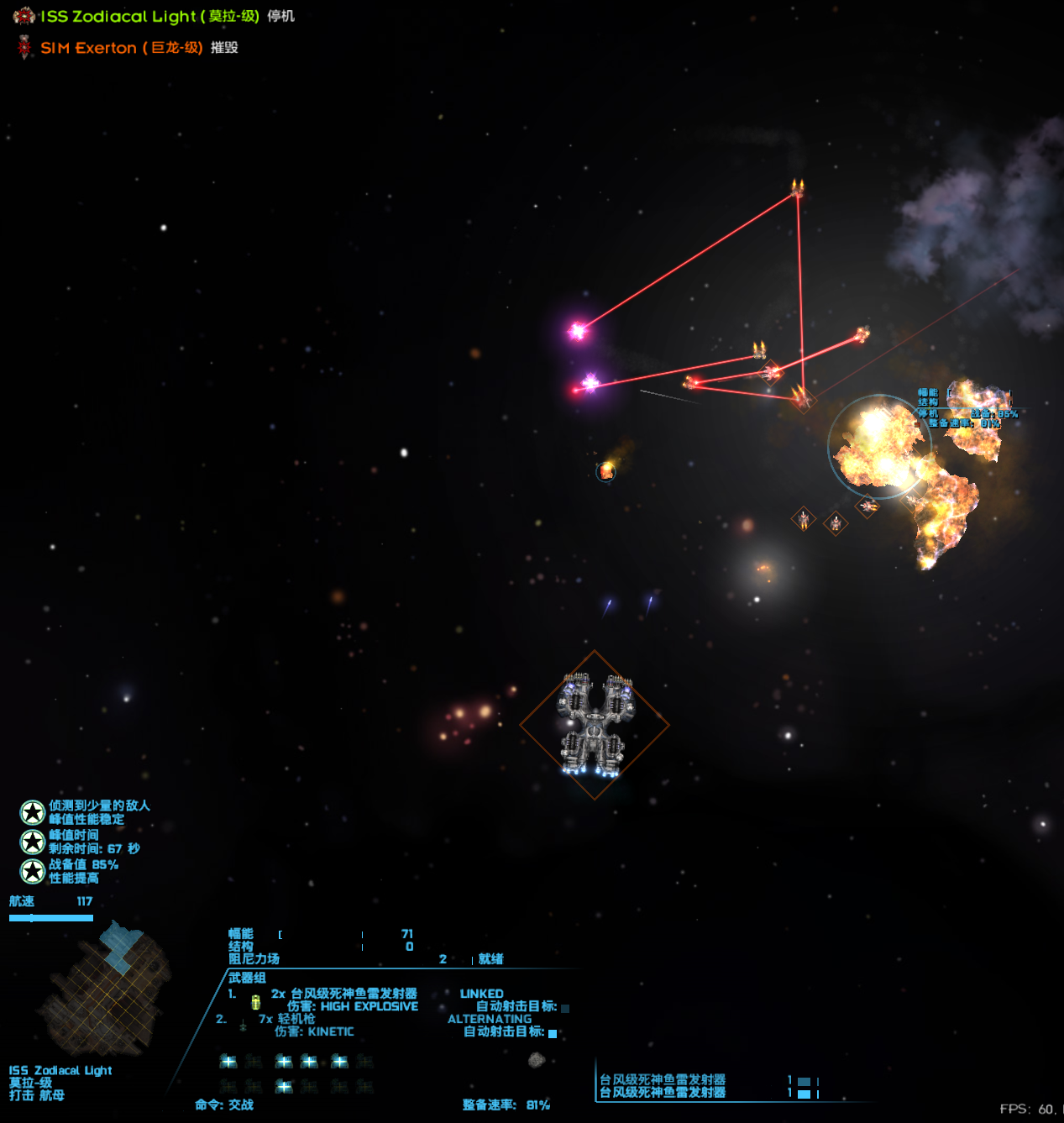Toggle autofire box for the LINKED group
The width and height of the screenshot is (1064, 1123).
[565, 1008]
